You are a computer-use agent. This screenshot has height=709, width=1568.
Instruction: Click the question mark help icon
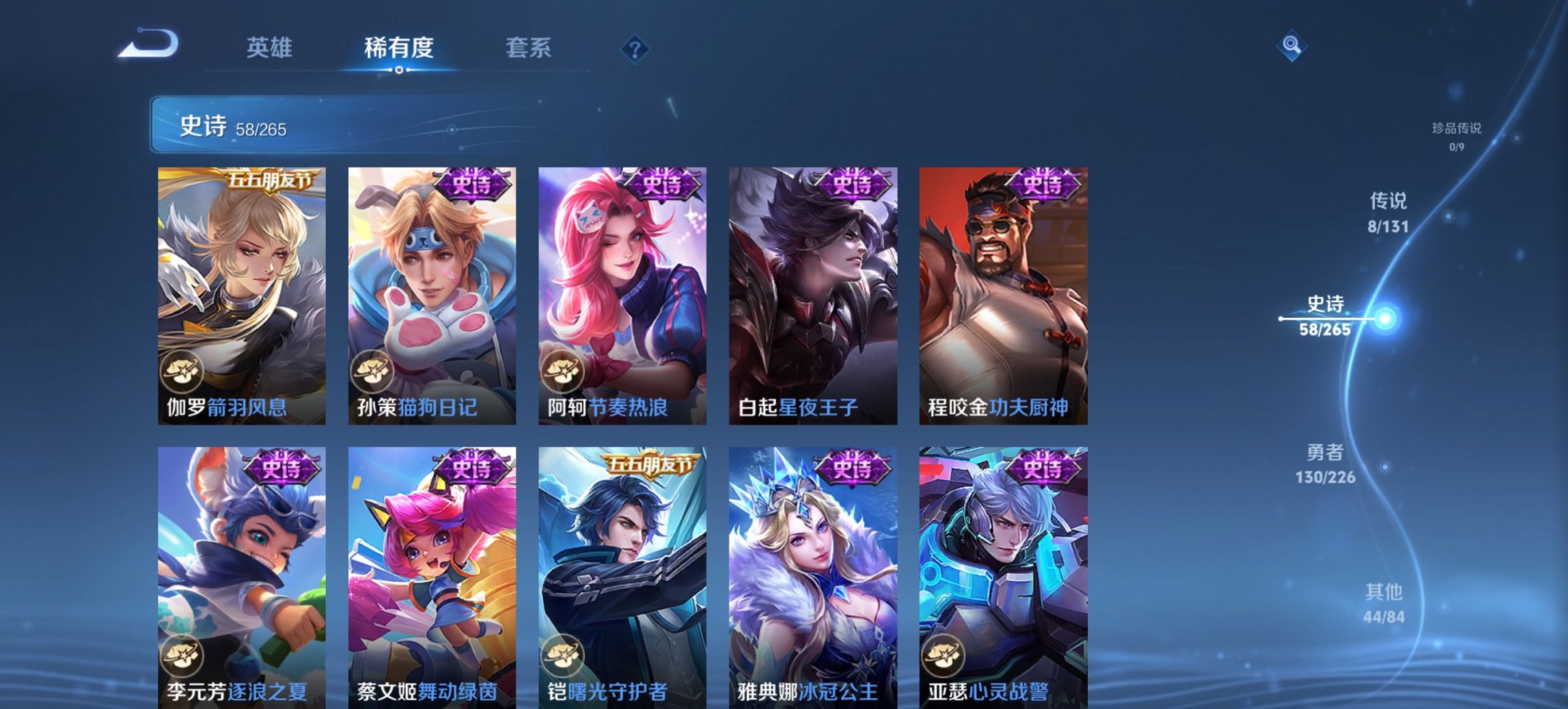pyautogui.click(x=634, y=47)
